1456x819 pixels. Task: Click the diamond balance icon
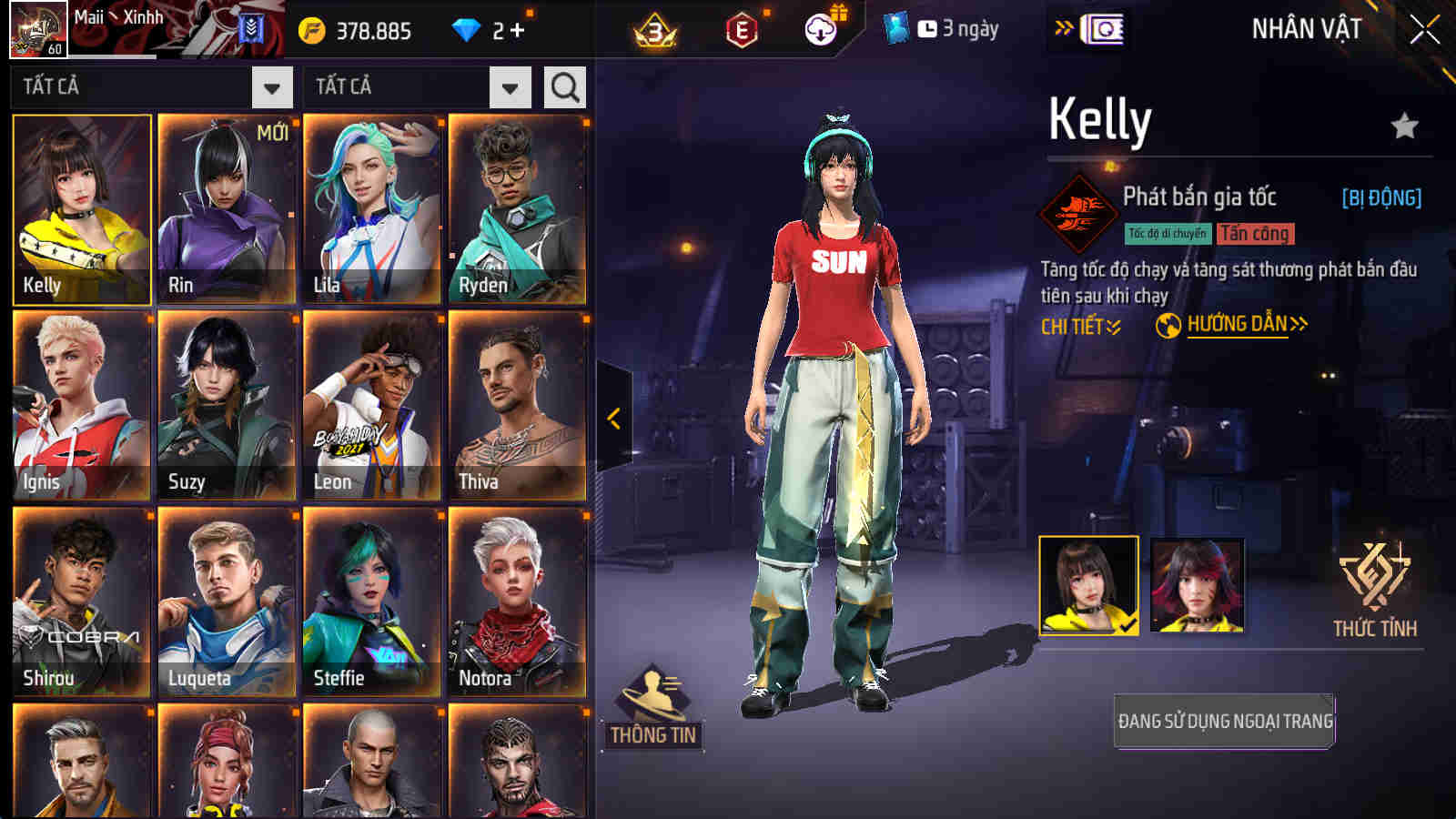(467, 27)
